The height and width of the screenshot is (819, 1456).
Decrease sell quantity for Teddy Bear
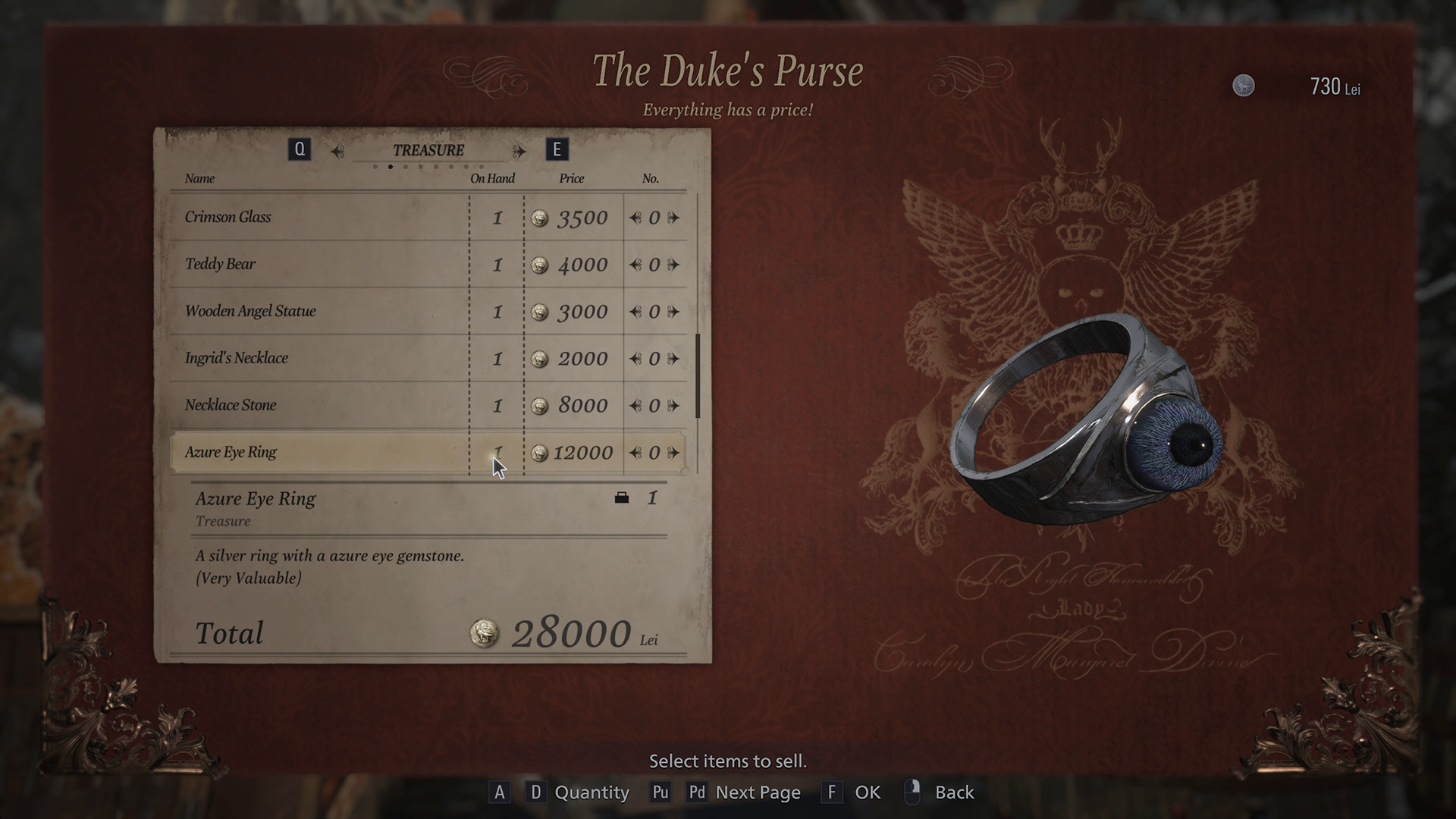click(x=635, y=265)
